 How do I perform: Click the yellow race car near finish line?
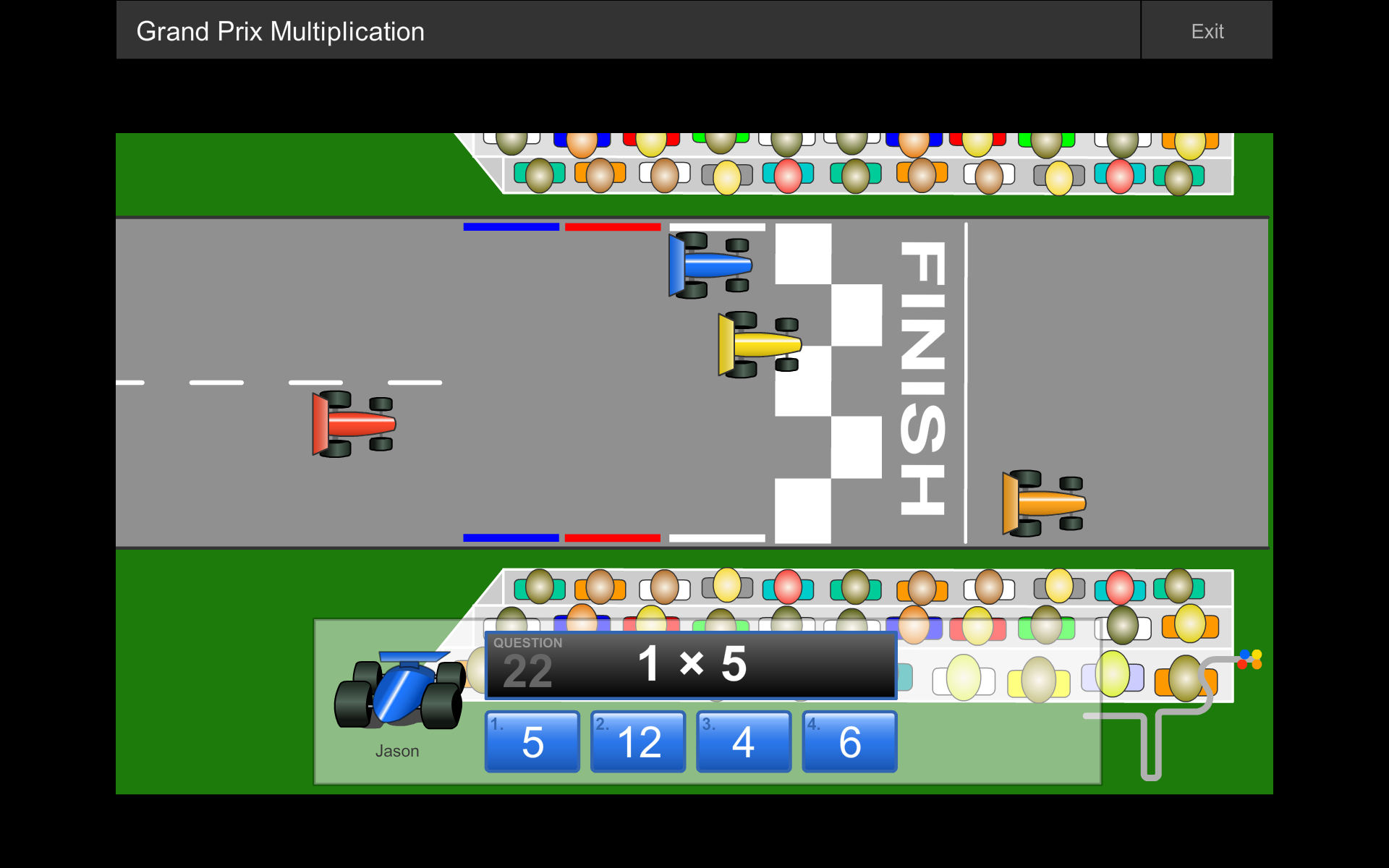[x=760, y=344]
